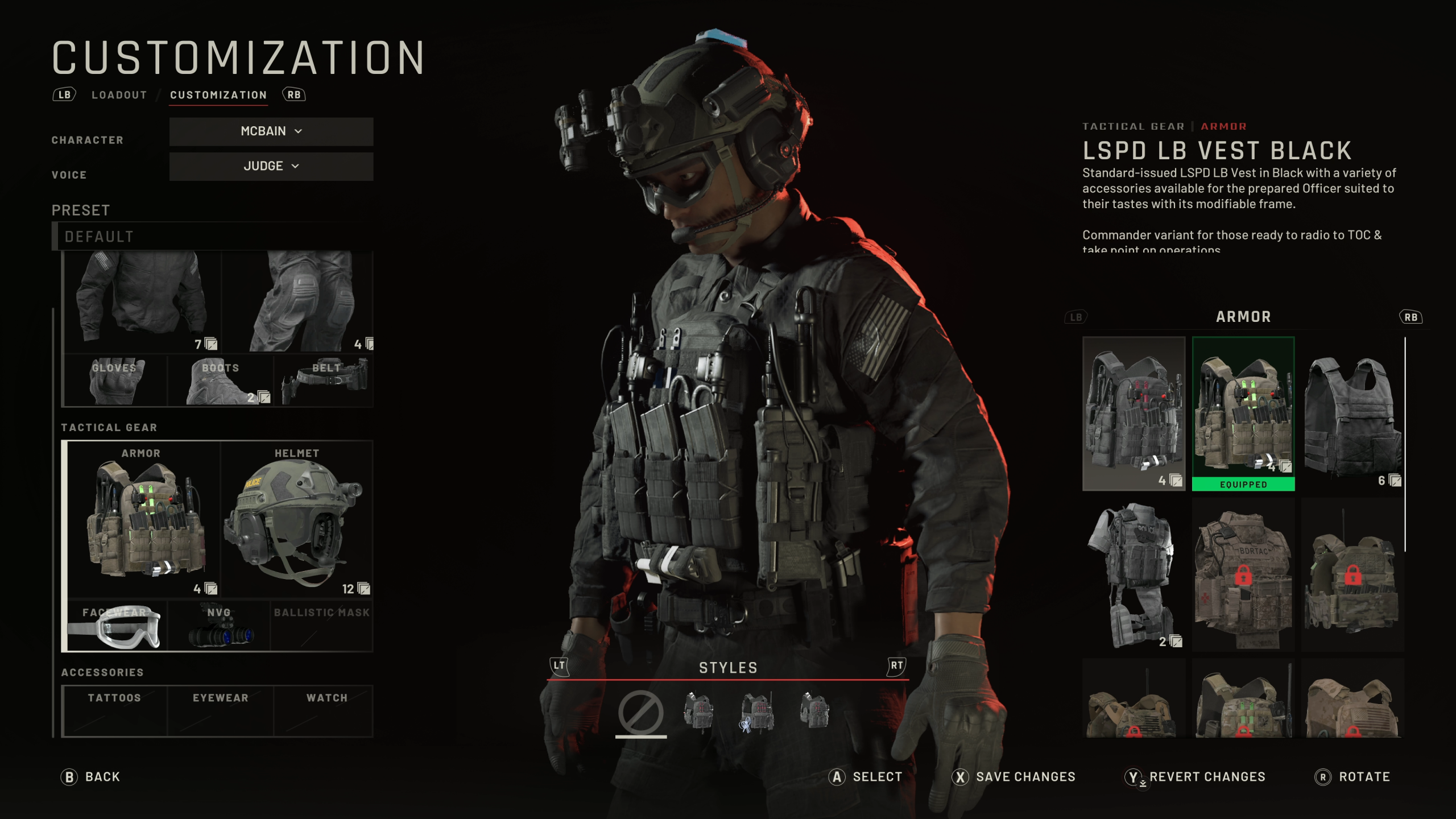Viewport: 1456px width, 819px height.
Task: Open the Tattoos accessory slot
Action: 114,710
